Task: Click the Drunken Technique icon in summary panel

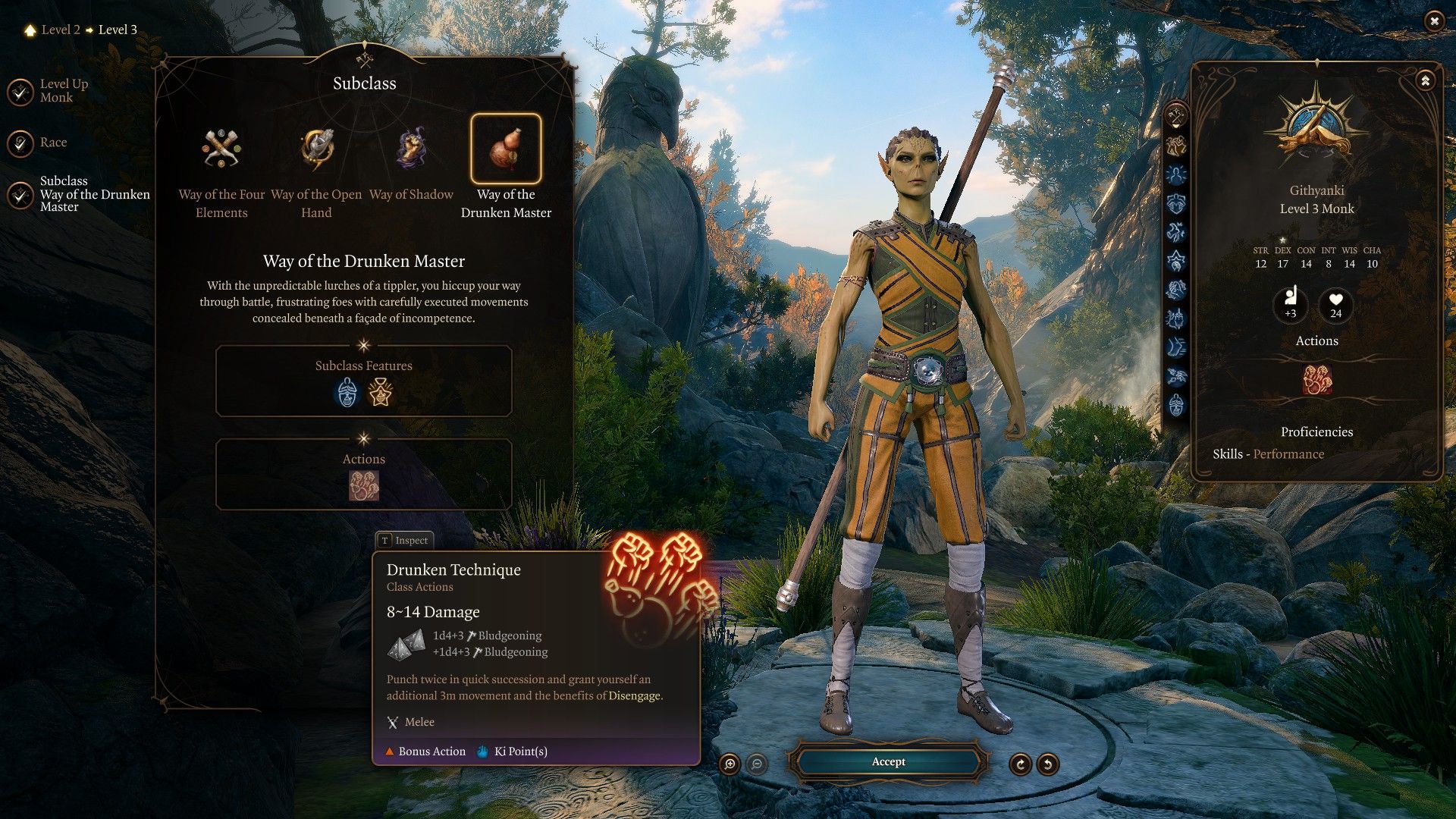Action: pos(1316,379)
